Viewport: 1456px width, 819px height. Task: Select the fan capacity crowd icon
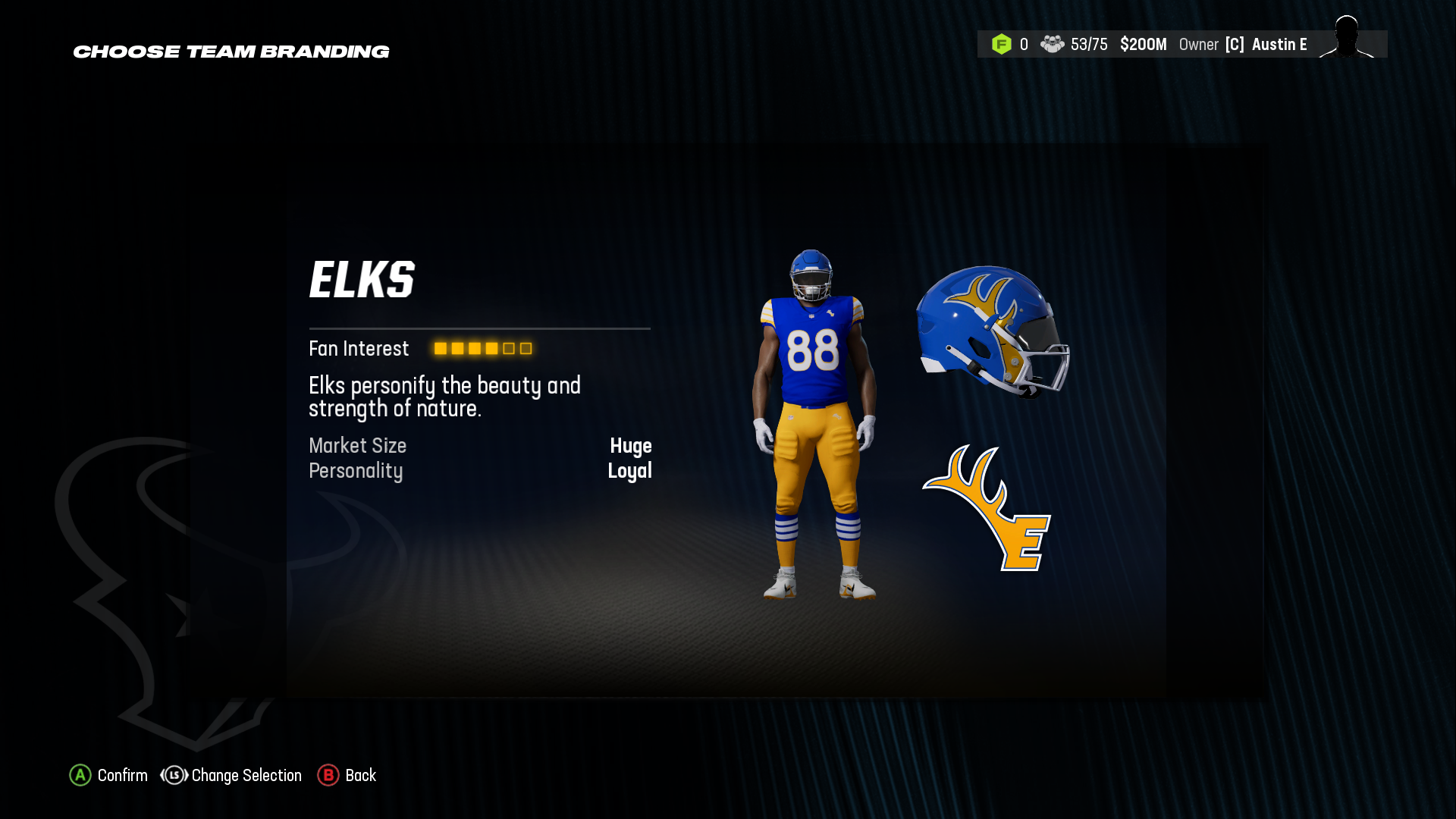click(x=1053, y=44)
